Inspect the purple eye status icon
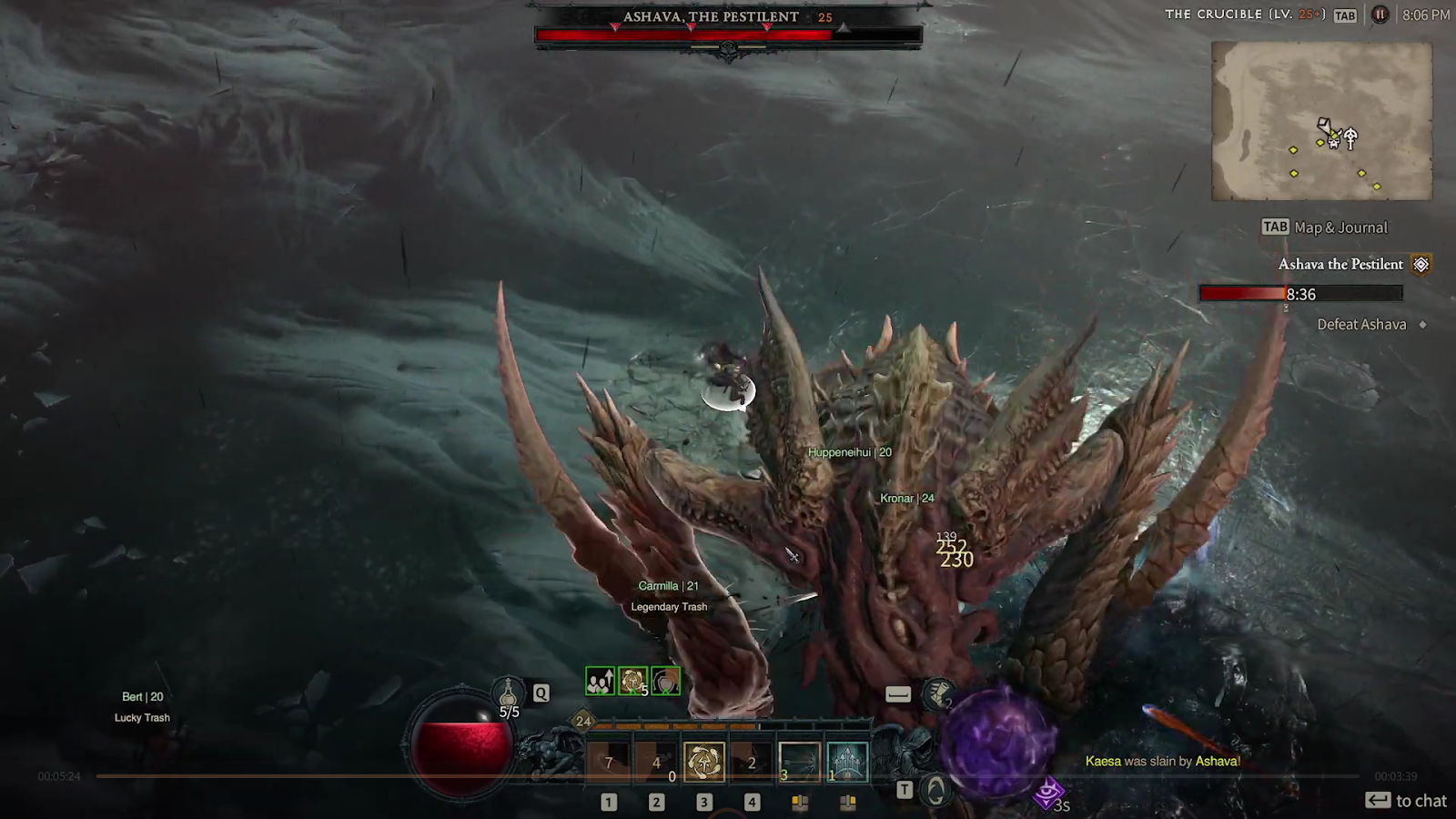Viewport: 1456px width, 819px height. coord(1048,794)
